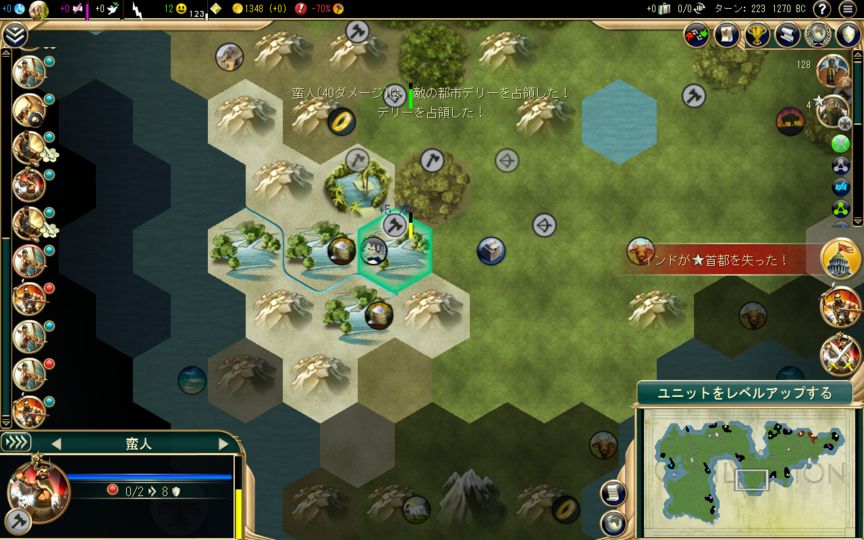Open the map options globe button
Image resolution: width=864 pixels, height=540 pixels.
click(x=611, y=520)
